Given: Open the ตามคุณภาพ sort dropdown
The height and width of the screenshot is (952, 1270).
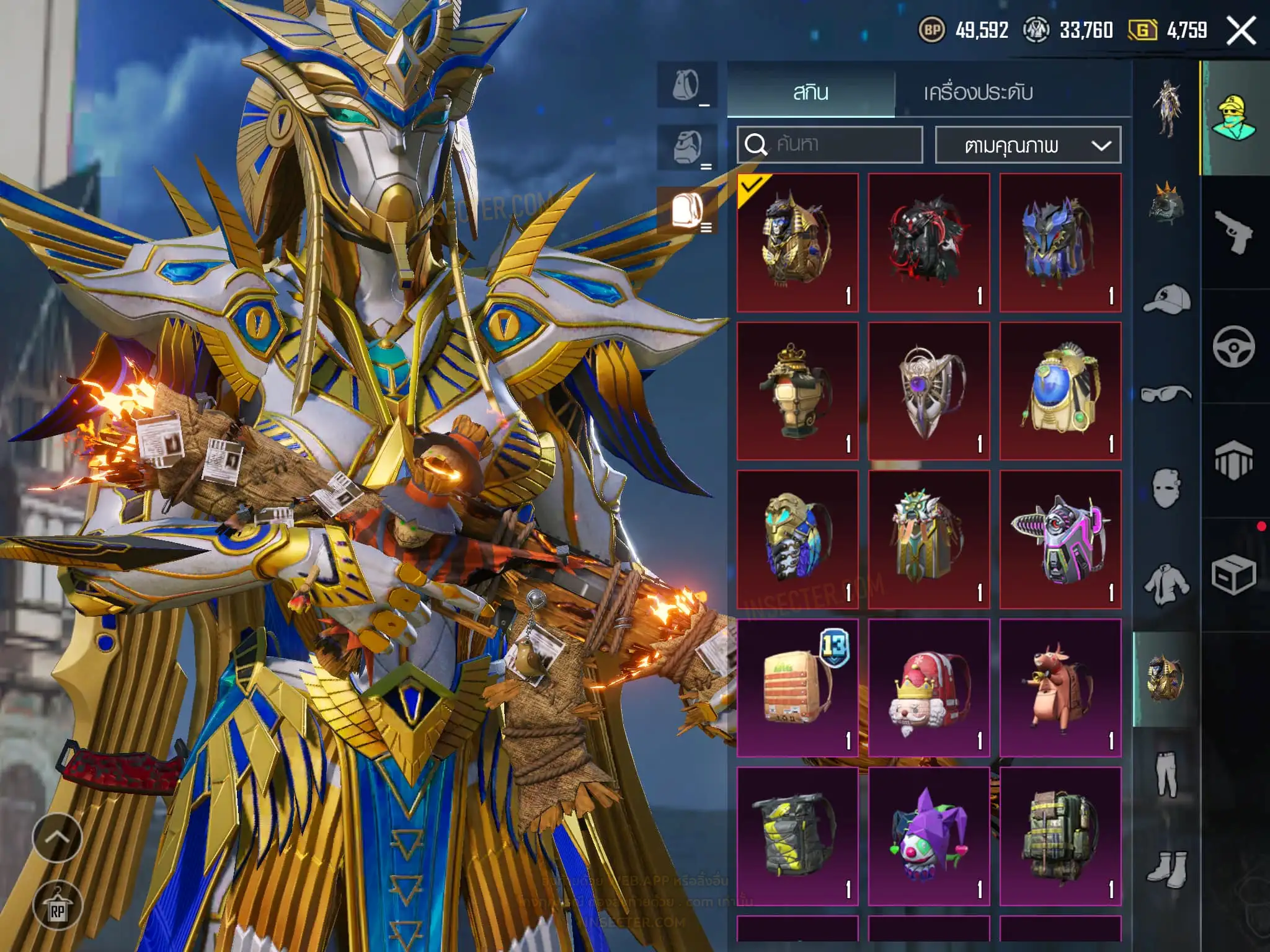Looking at the screenshot, I should tap(1028, 145).
